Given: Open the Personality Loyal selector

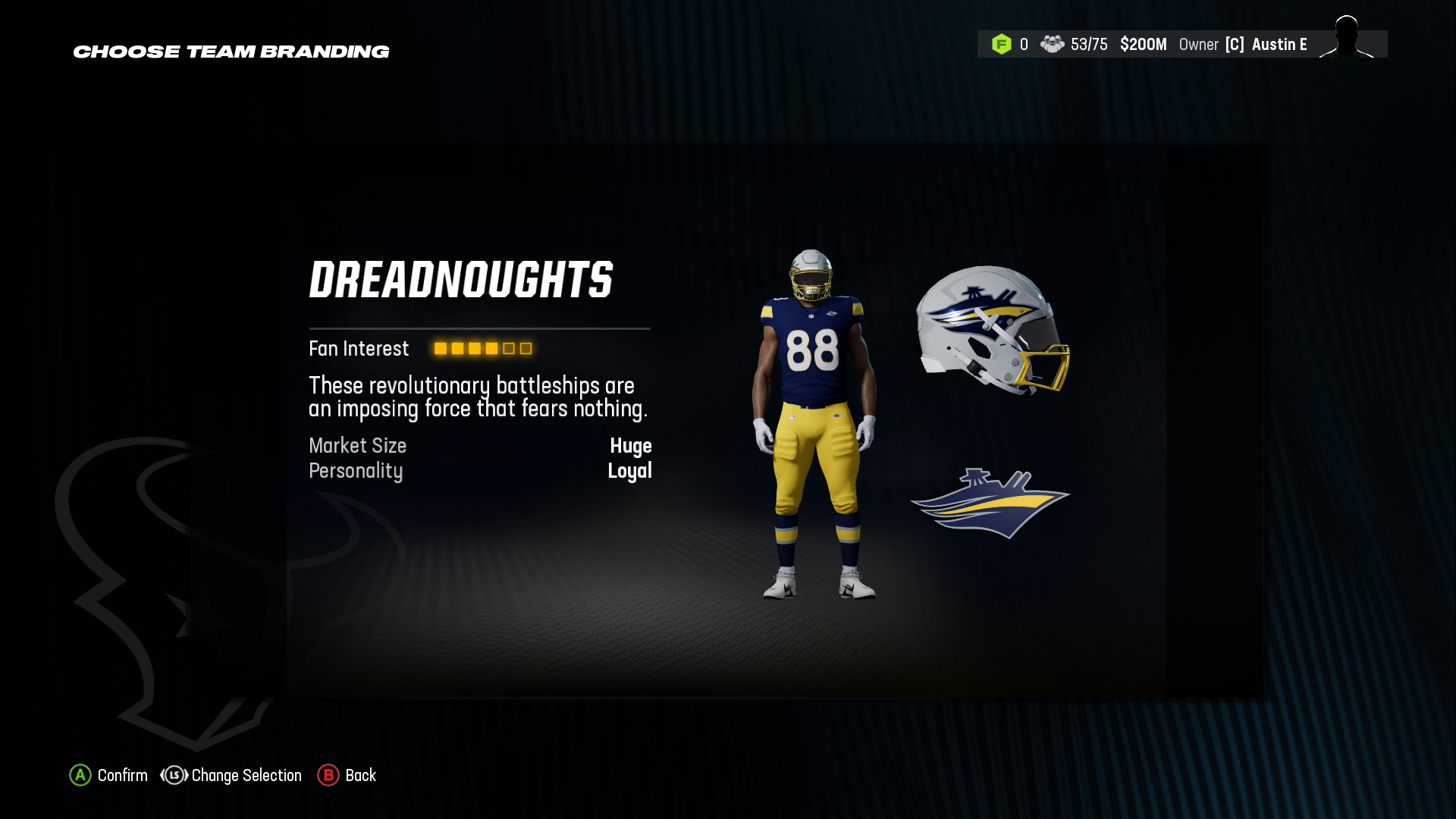Looking at the screenshot, I should pyautogui.click(x=630, y=471).
